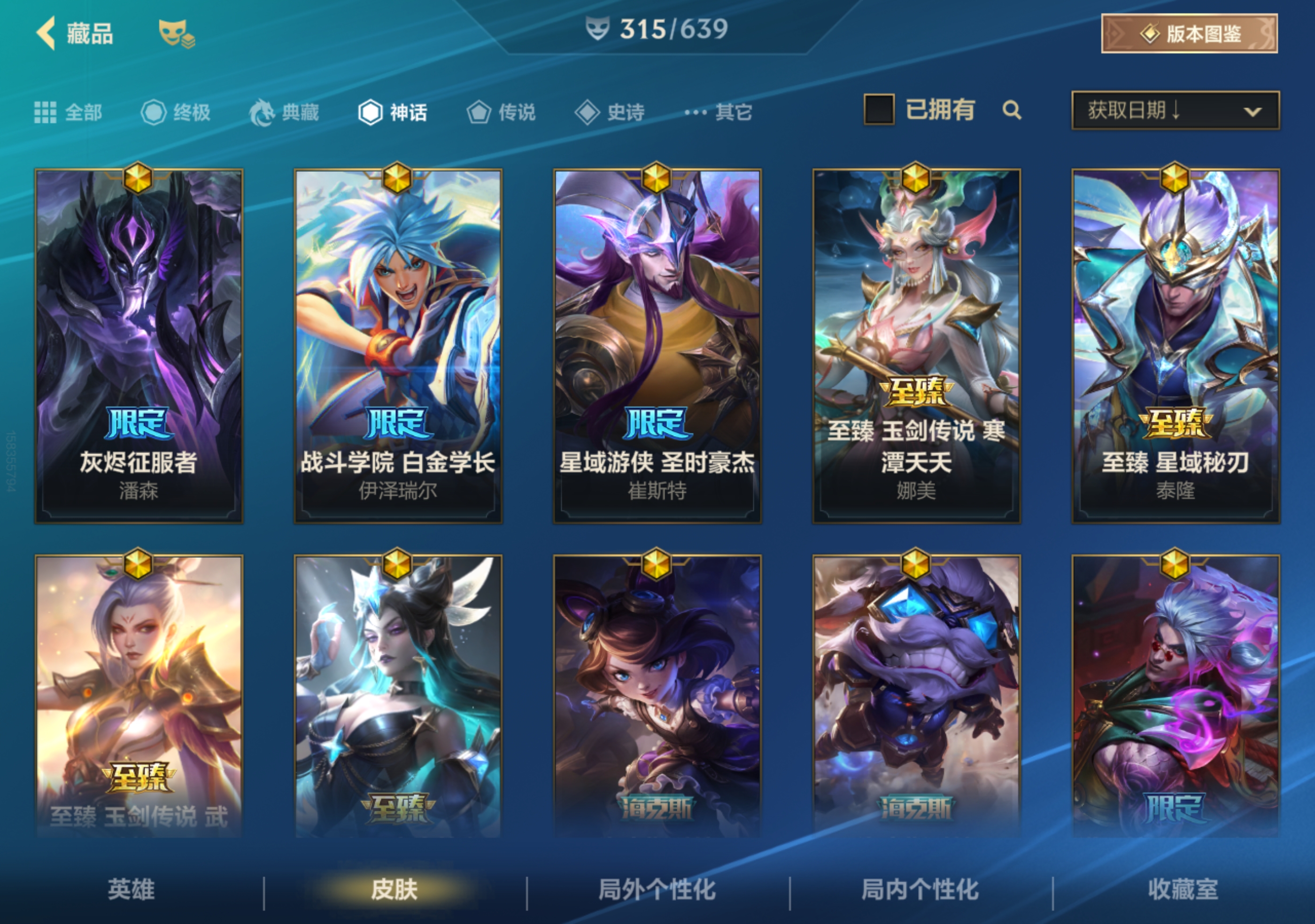Toggle the 已拥有 checkbox

click(x=879, y=109)
